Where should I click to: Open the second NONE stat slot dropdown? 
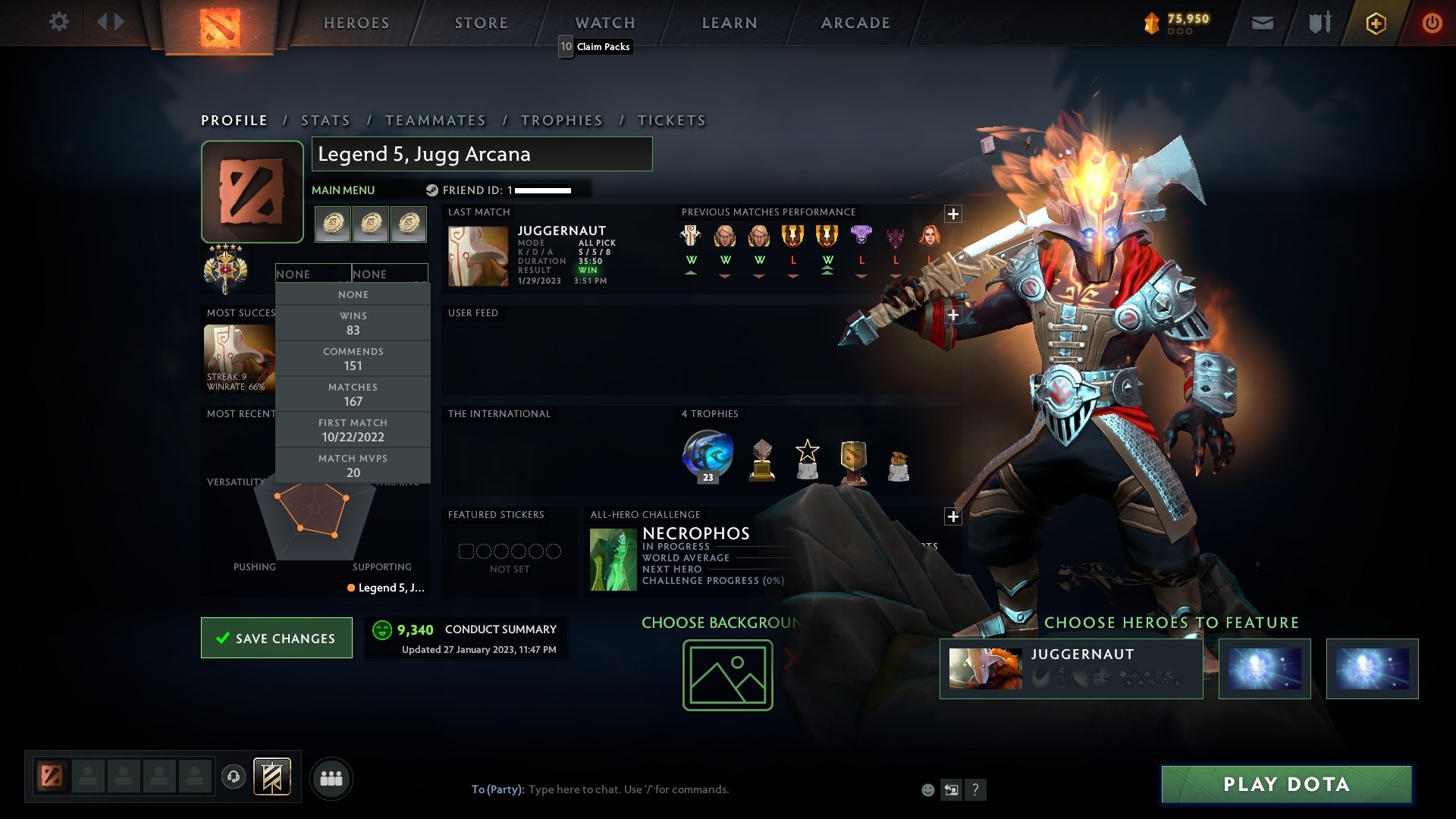coord(390,274)
